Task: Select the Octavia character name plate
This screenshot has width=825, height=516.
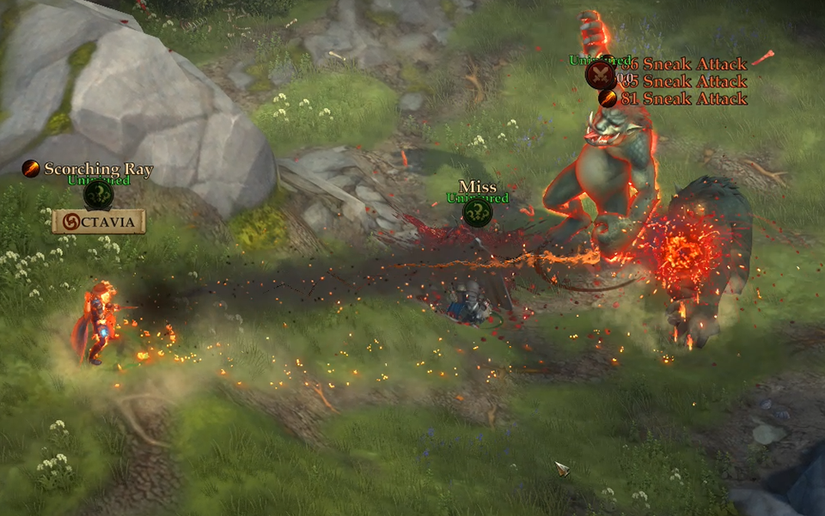Action: coord(99,221)
